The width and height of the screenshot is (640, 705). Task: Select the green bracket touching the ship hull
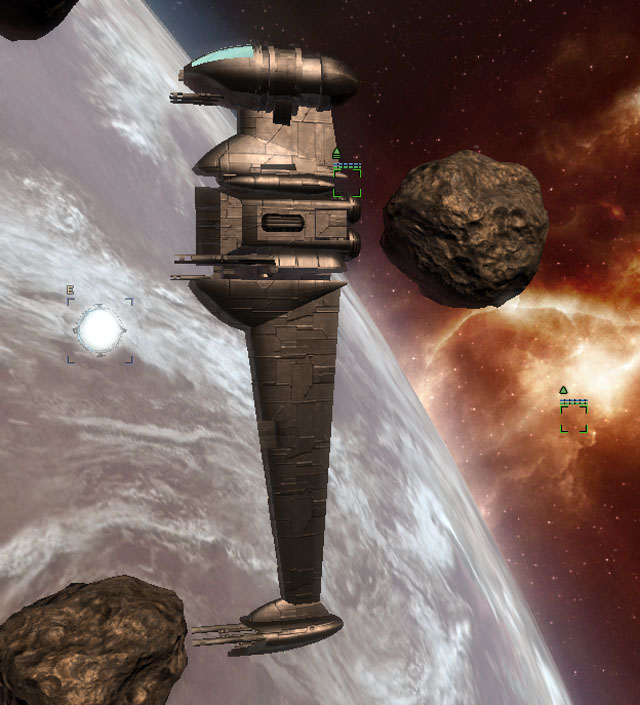[347, 182]
